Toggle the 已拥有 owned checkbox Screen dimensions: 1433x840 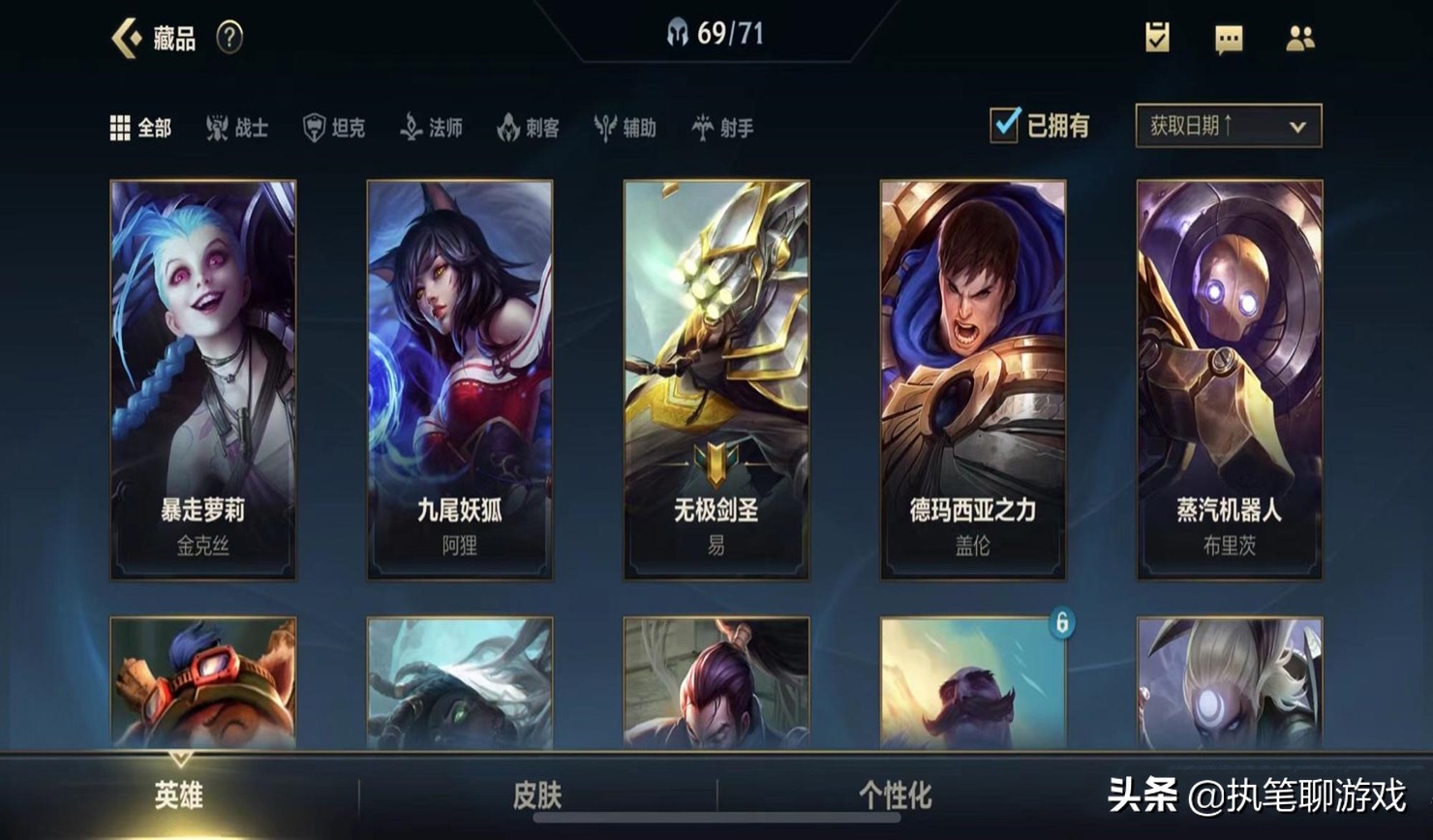point(1005,126)
